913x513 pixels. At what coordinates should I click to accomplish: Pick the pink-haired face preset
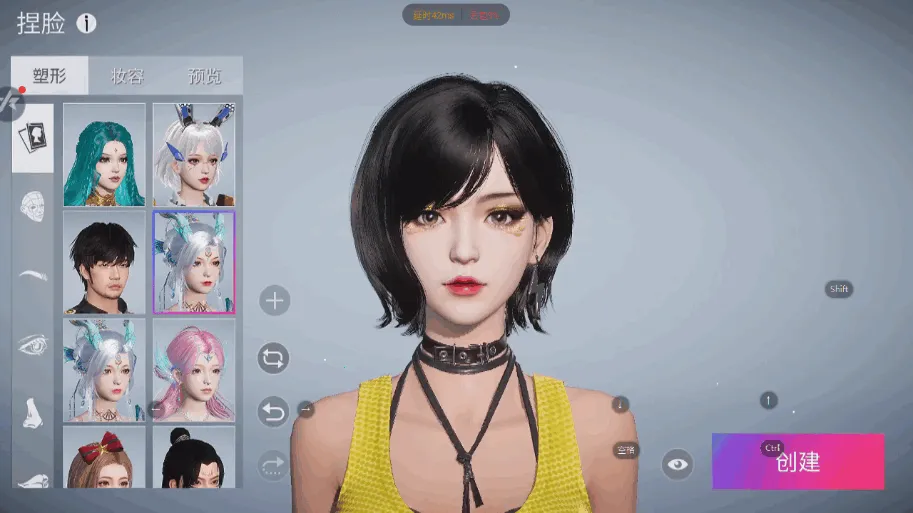coord(194,369)
